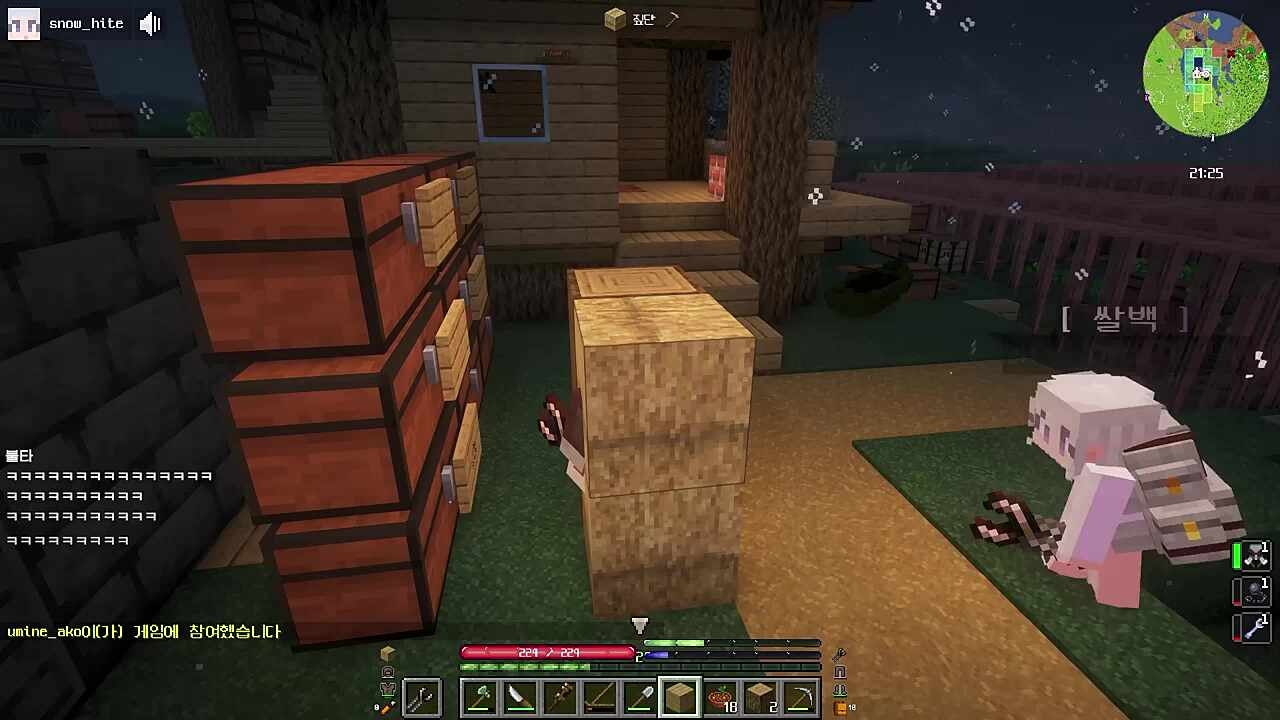Select the knife blade hotbar slot

click(x=520, y=697)
